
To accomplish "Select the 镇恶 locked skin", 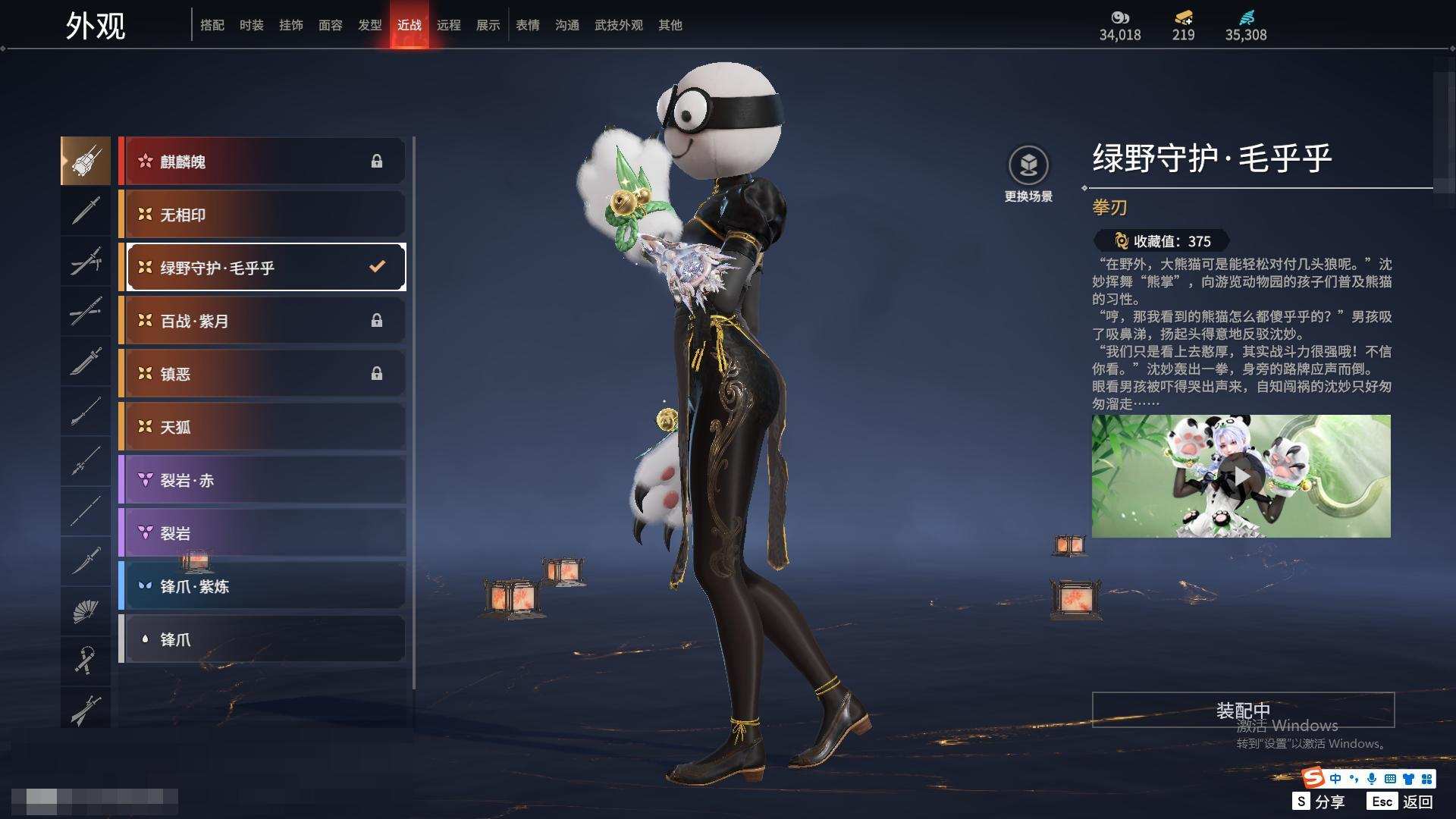I will point(262,374).
